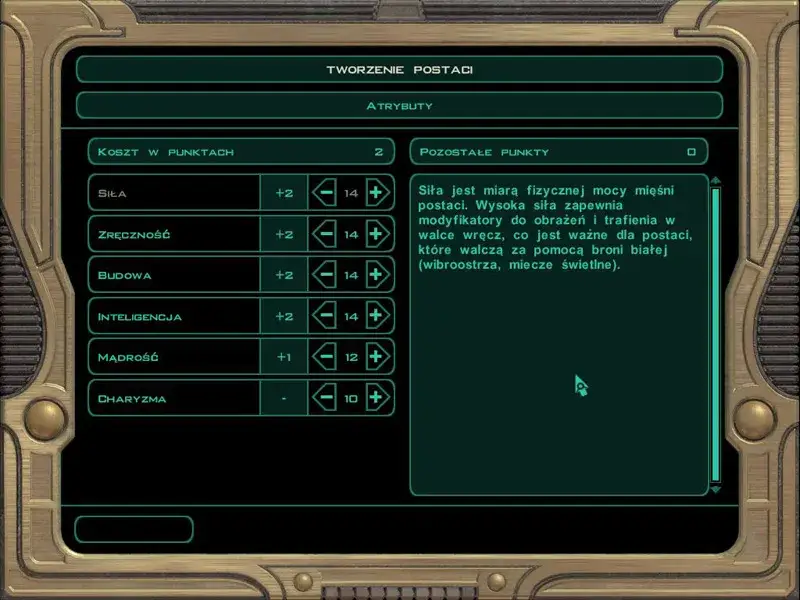Raise Zręczność using its plus button

pyautogui.click(x=376, y=234)
